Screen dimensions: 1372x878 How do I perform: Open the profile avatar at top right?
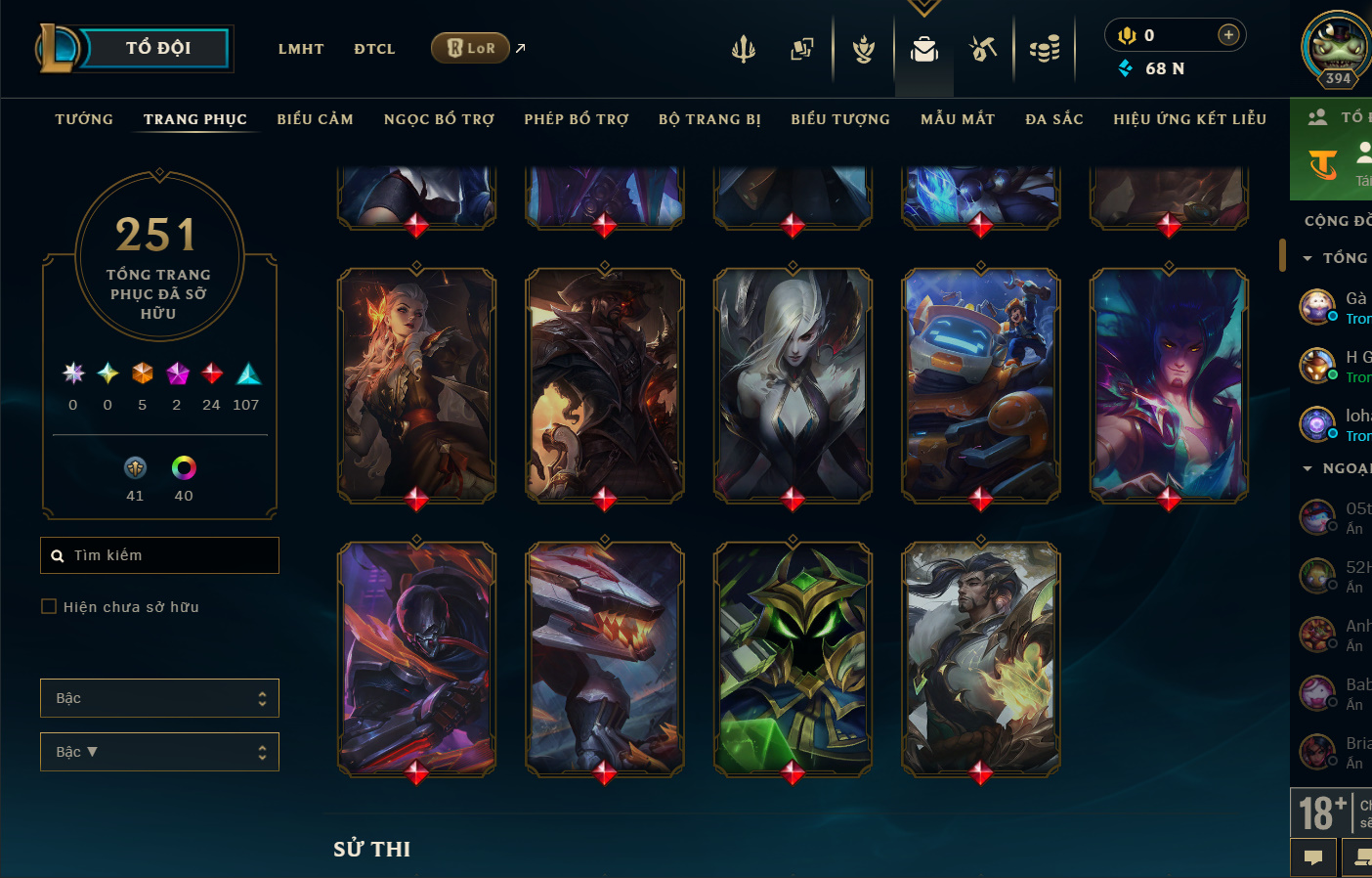1336,45
